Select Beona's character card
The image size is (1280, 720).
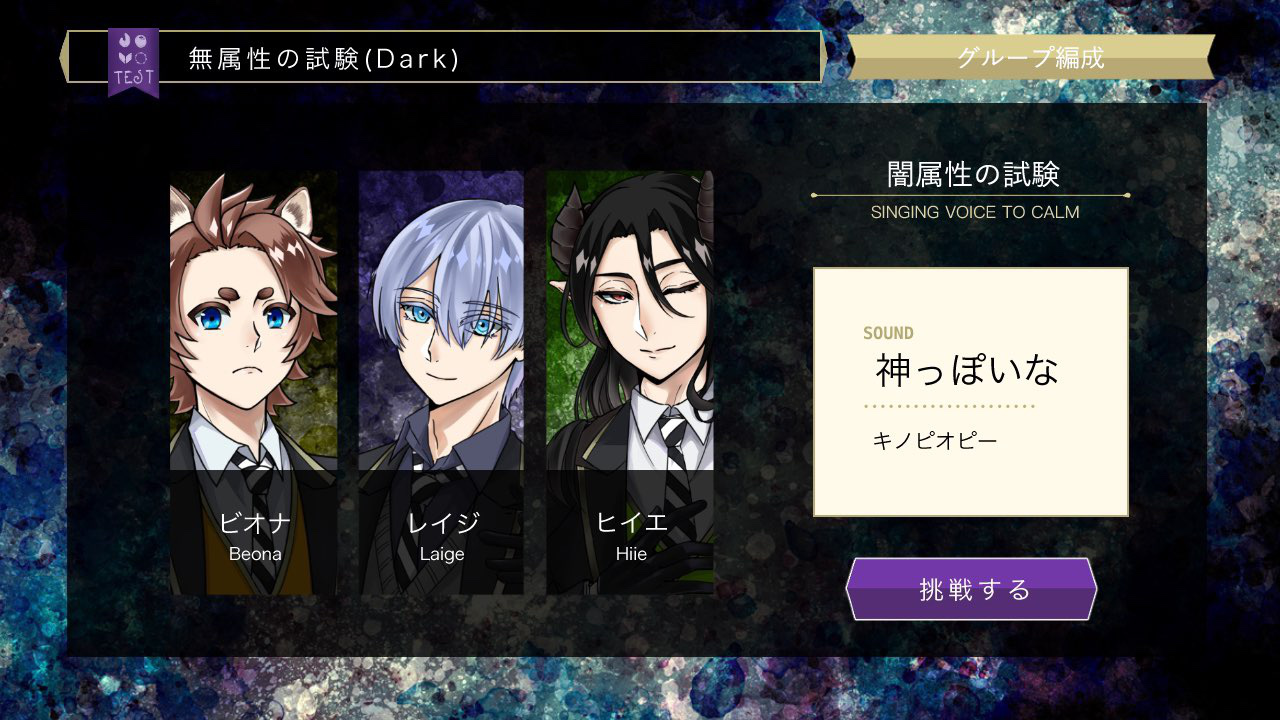[x=254, y=382]
